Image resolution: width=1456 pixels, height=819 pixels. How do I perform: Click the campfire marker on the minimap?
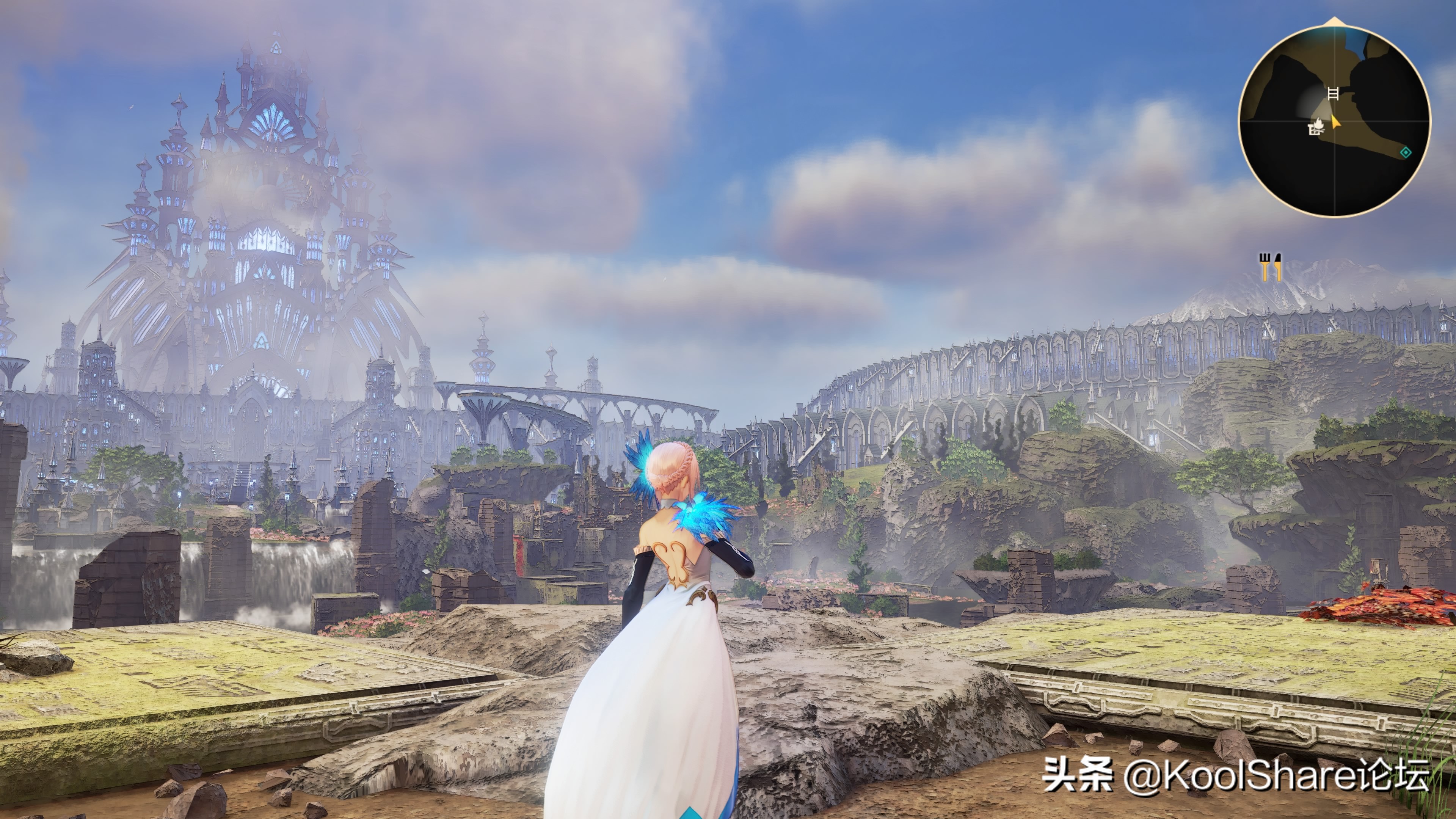click(x=1316, y=127)
